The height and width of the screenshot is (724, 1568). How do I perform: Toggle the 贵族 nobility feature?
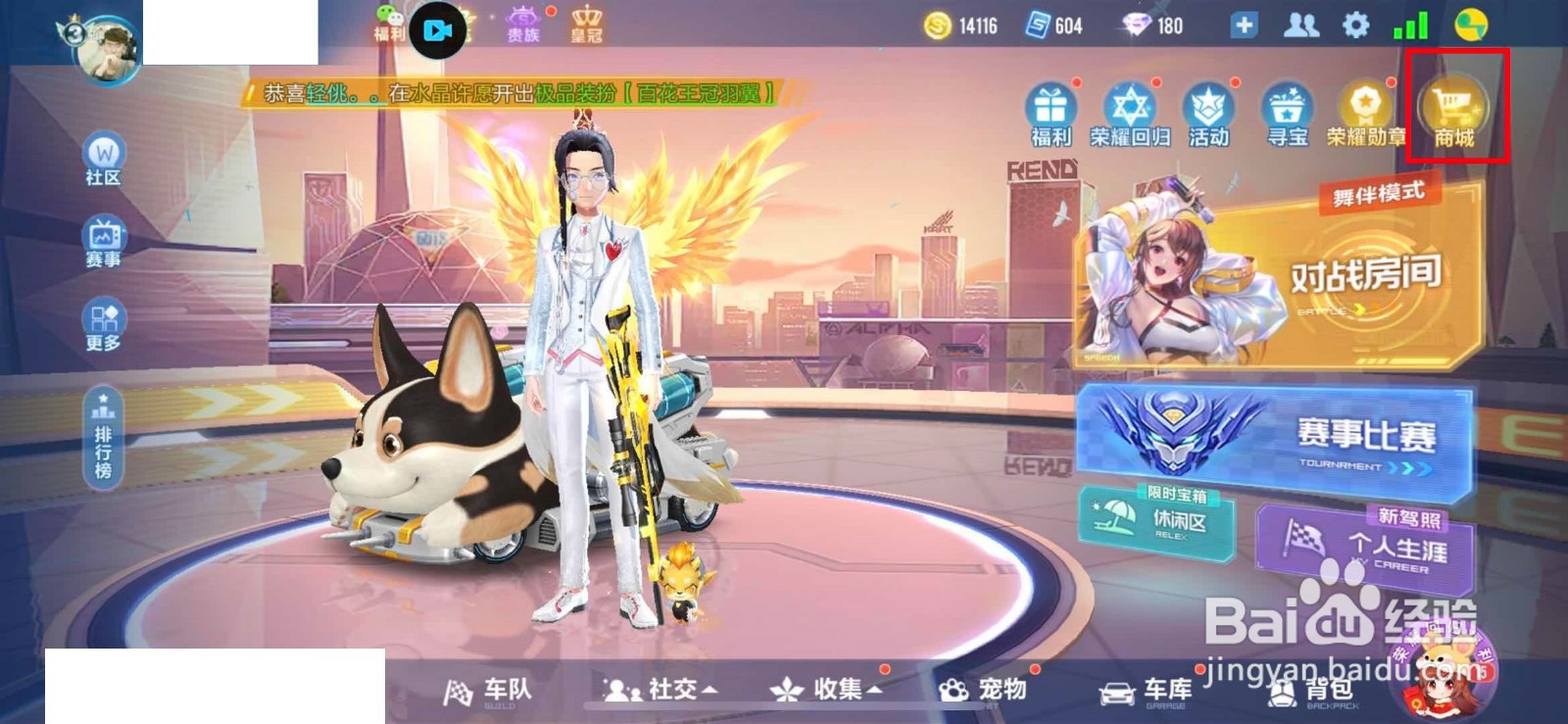(x=522, y=22)
